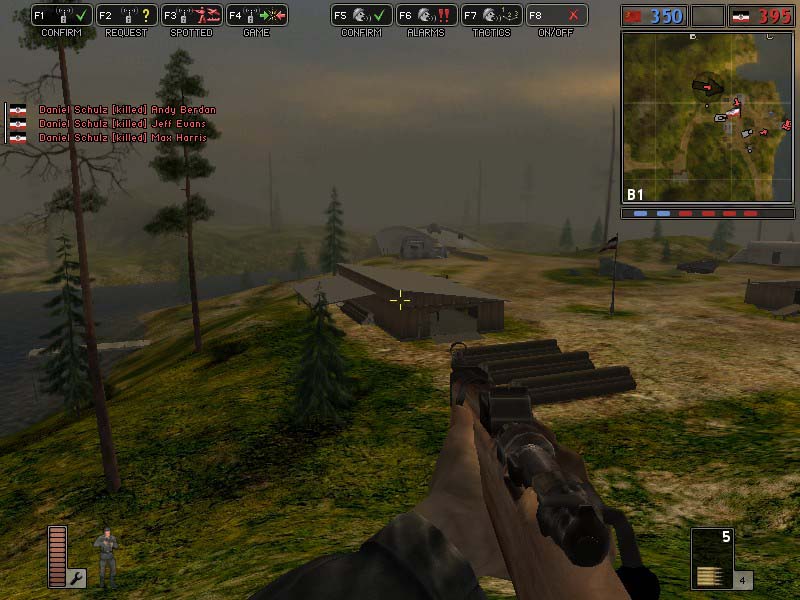Image resolution: width=800 pixels, height=600 pixels.
Task: Open the F2 Request radio menu
Action: [x=125, y=16]
